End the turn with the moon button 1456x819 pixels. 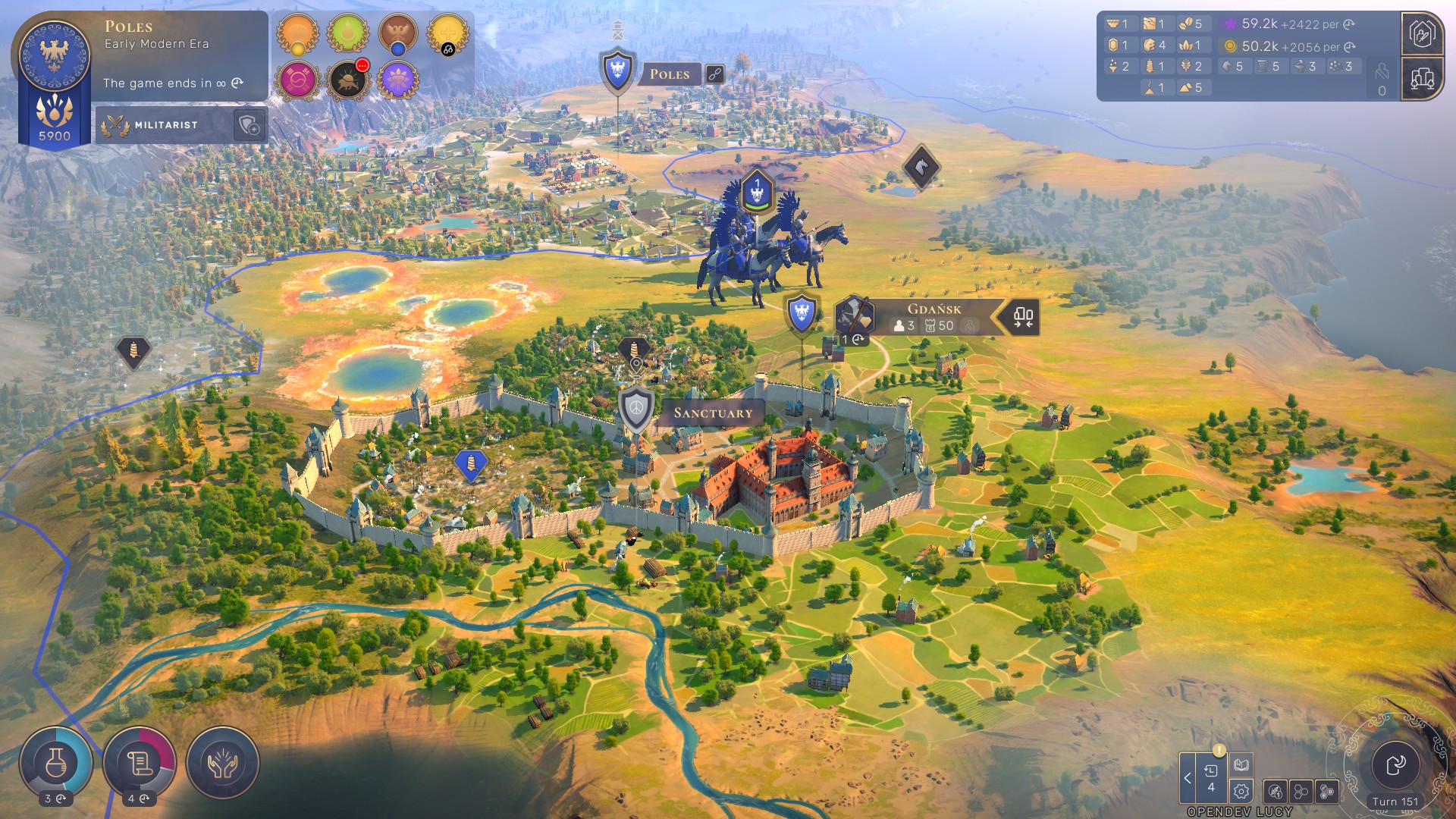coord(1395,765)
